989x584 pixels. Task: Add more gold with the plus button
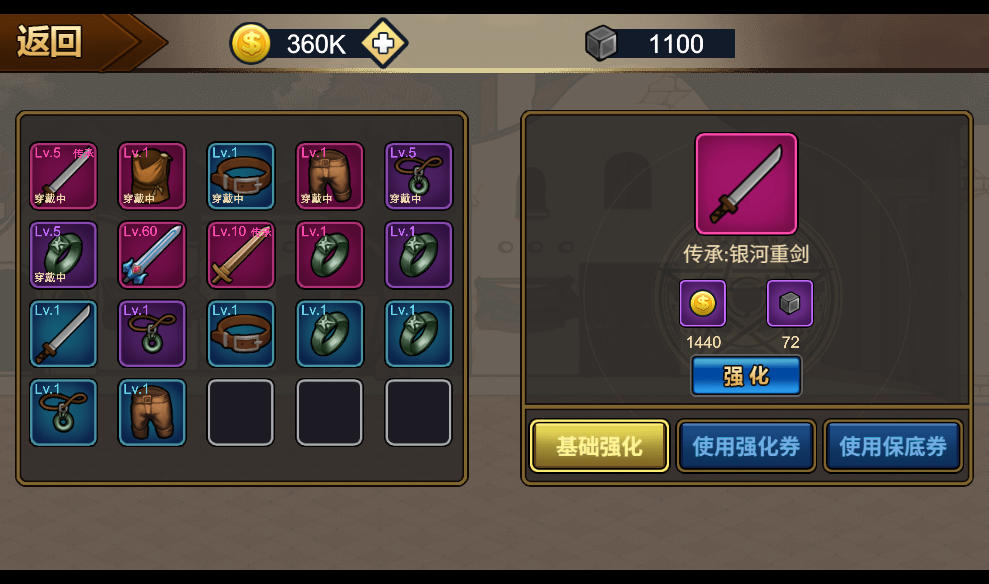click(x=383, y=43)
